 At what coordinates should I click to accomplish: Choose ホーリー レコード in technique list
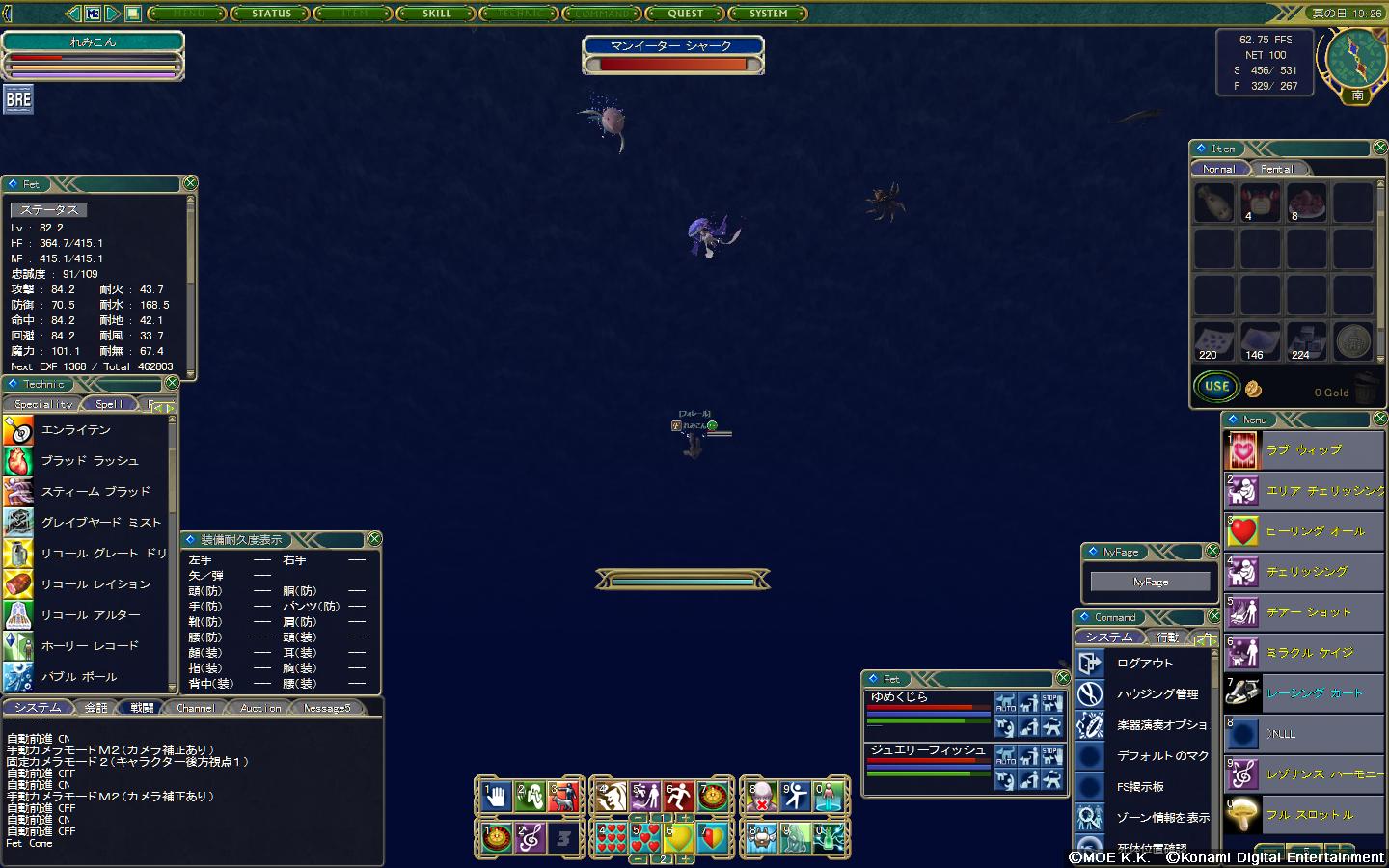[89, 646]
